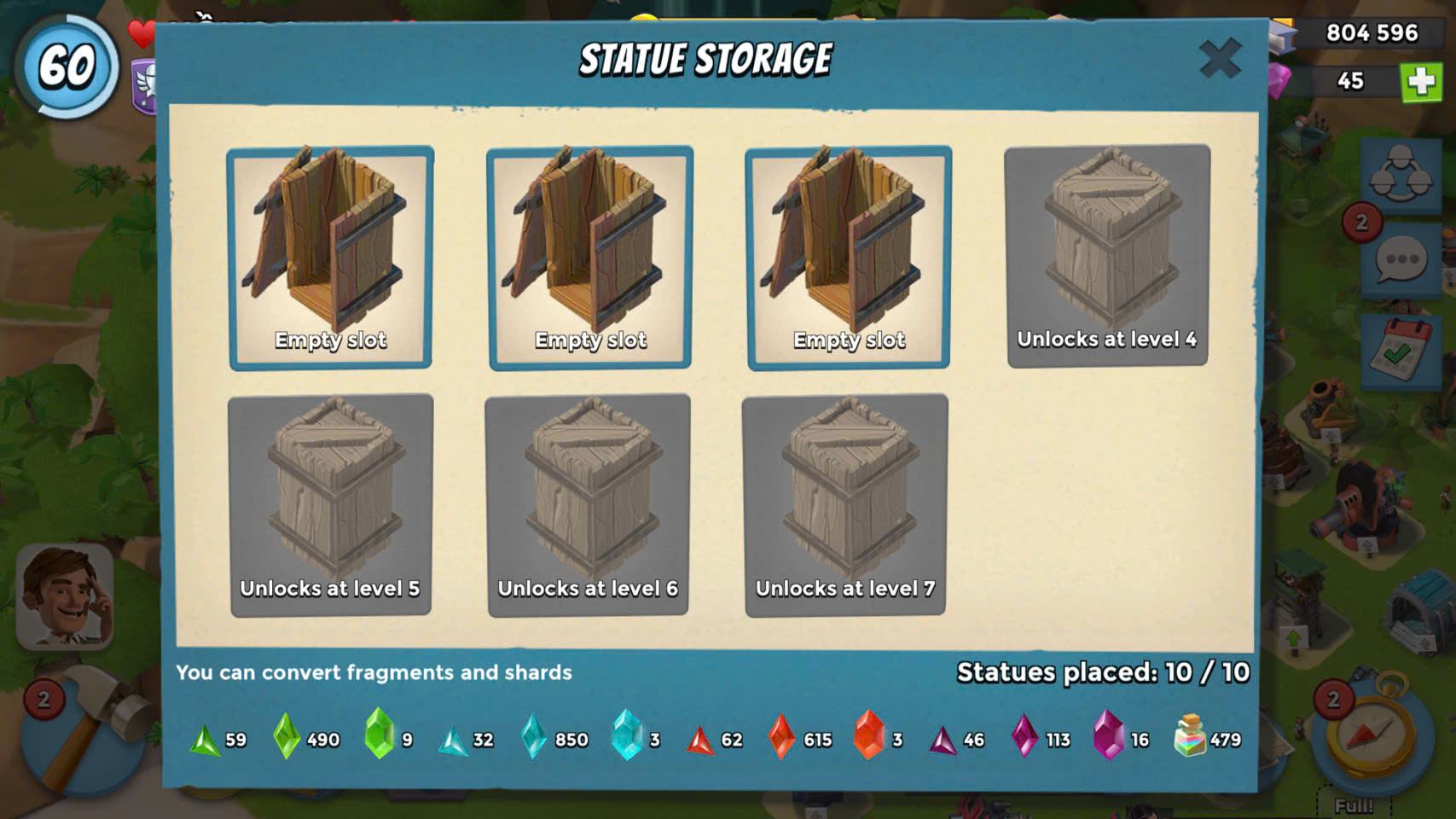Select the slot that unlocks at level 7

[845, 505]
